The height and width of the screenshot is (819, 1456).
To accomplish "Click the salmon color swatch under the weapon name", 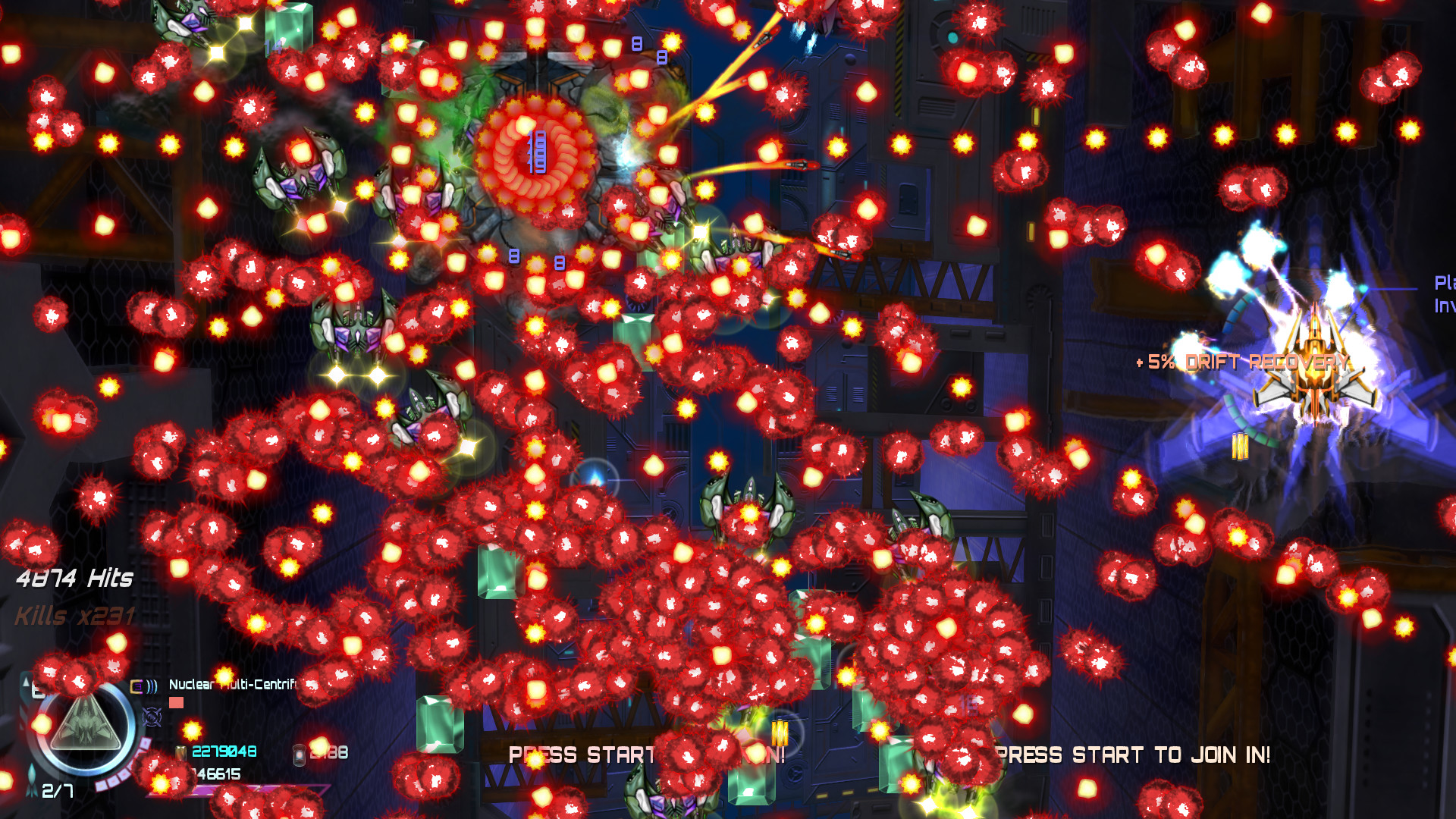I will (177, 701).
